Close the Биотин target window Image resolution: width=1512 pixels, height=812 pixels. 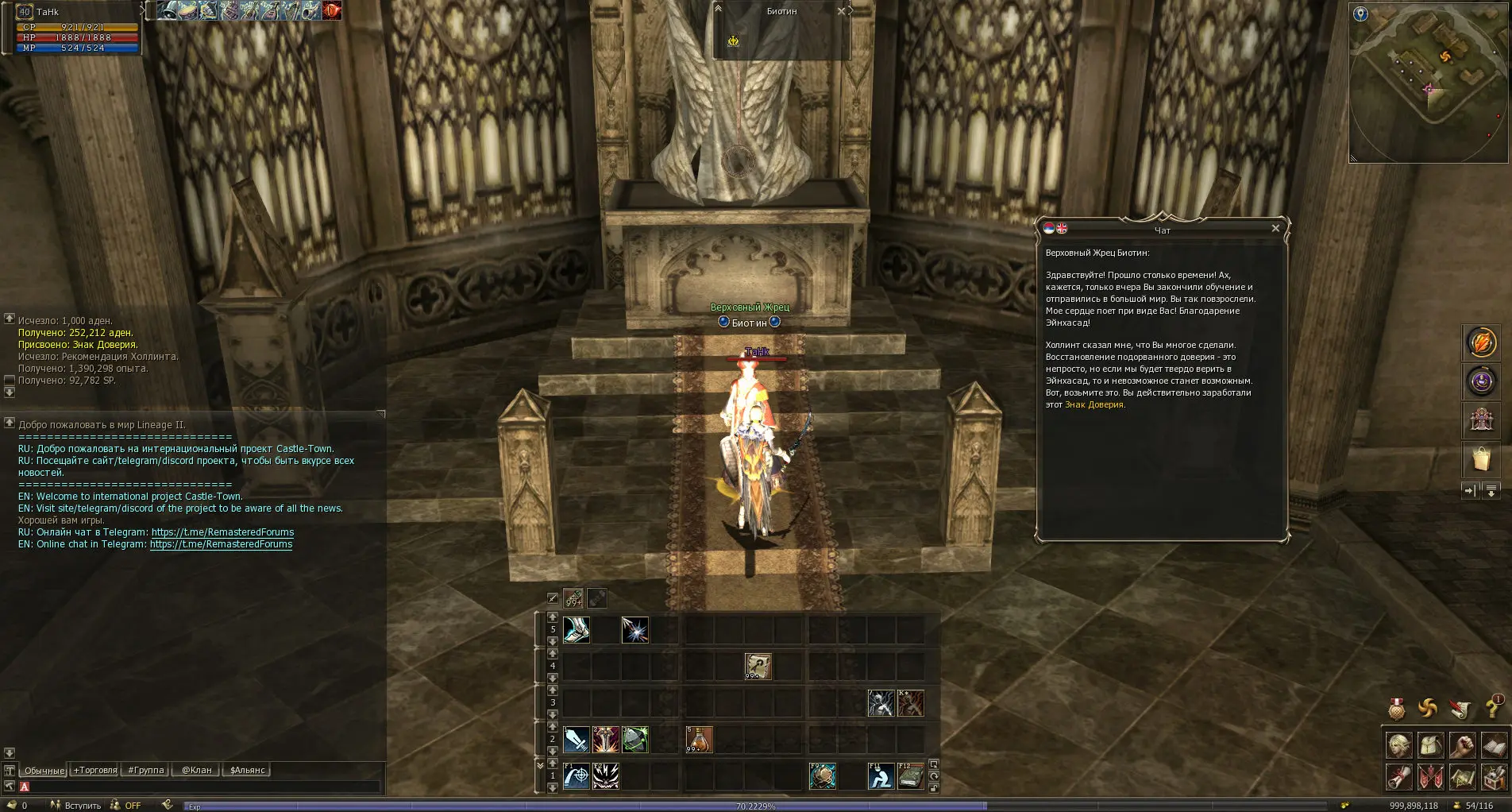841,11
